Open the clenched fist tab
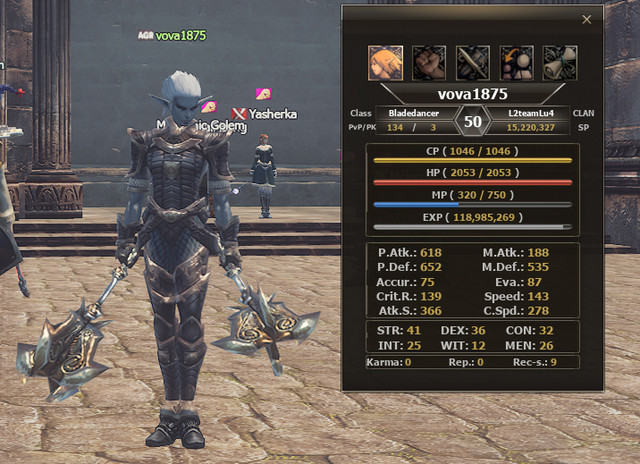 [x=430, y=62]
